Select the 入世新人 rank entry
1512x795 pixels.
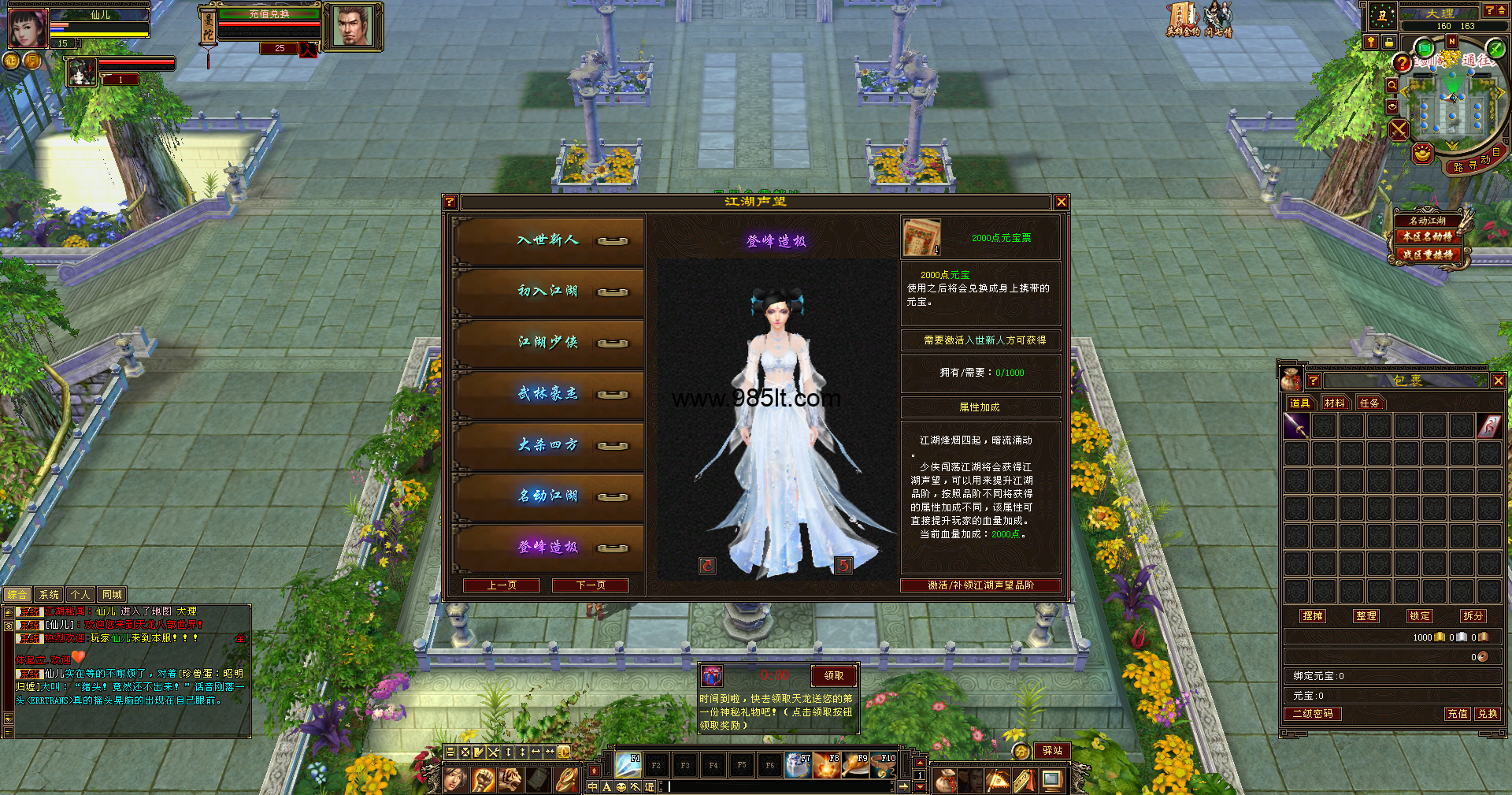tap(548, 240)
